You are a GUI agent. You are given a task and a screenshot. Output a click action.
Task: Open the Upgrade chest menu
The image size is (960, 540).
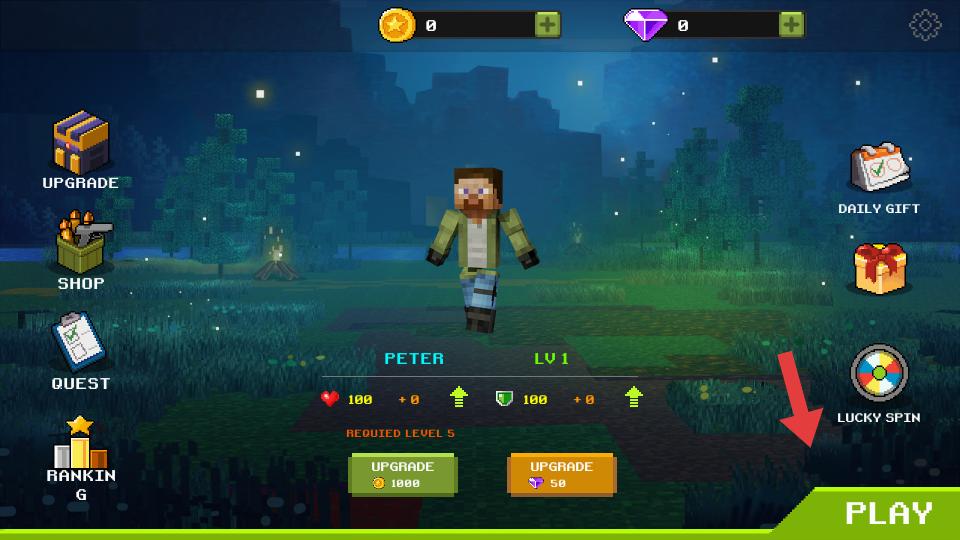(x=80, y=143)
